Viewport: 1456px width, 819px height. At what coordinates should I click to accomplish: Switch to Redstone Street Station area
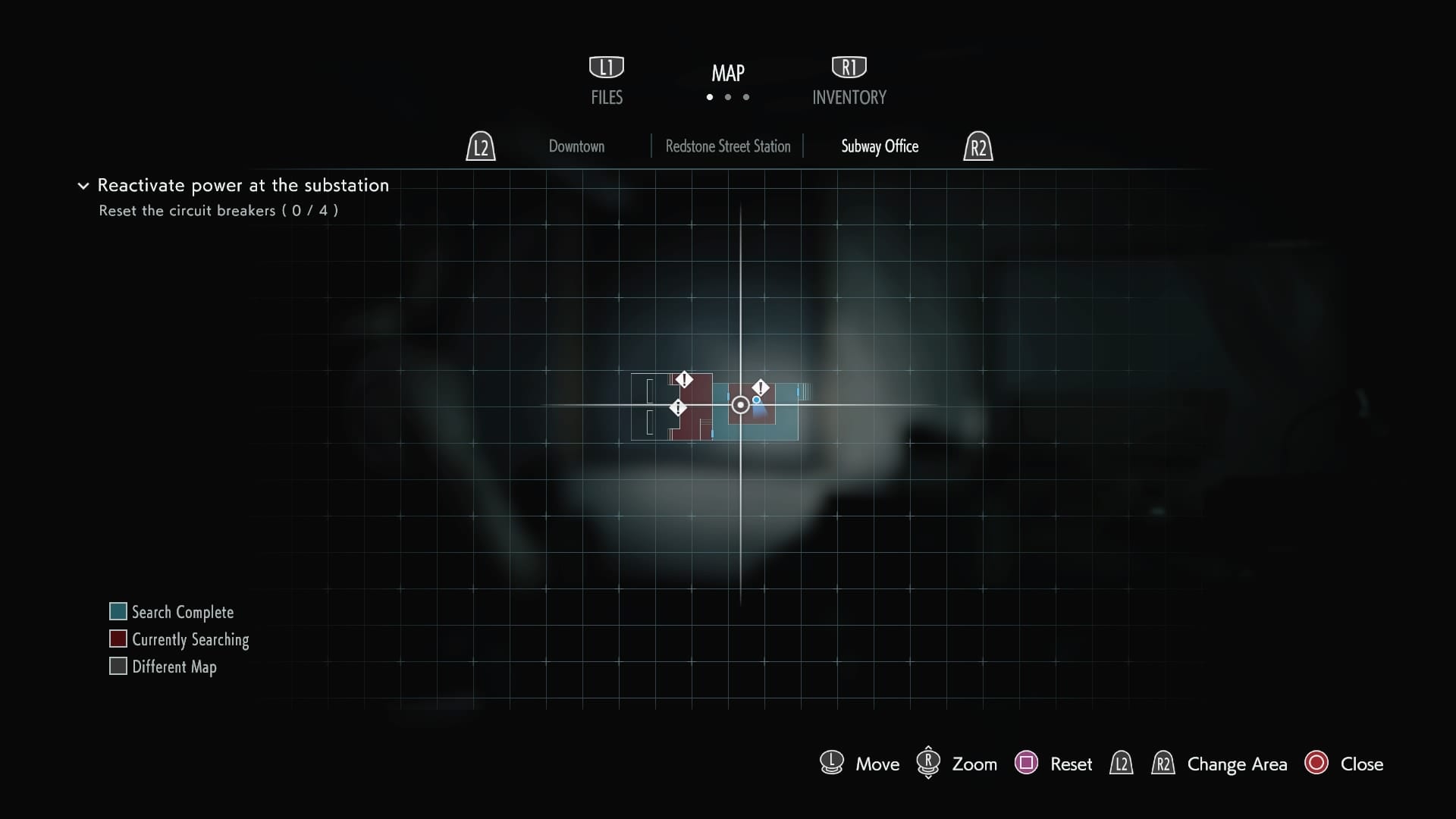[x=727, y=146]
